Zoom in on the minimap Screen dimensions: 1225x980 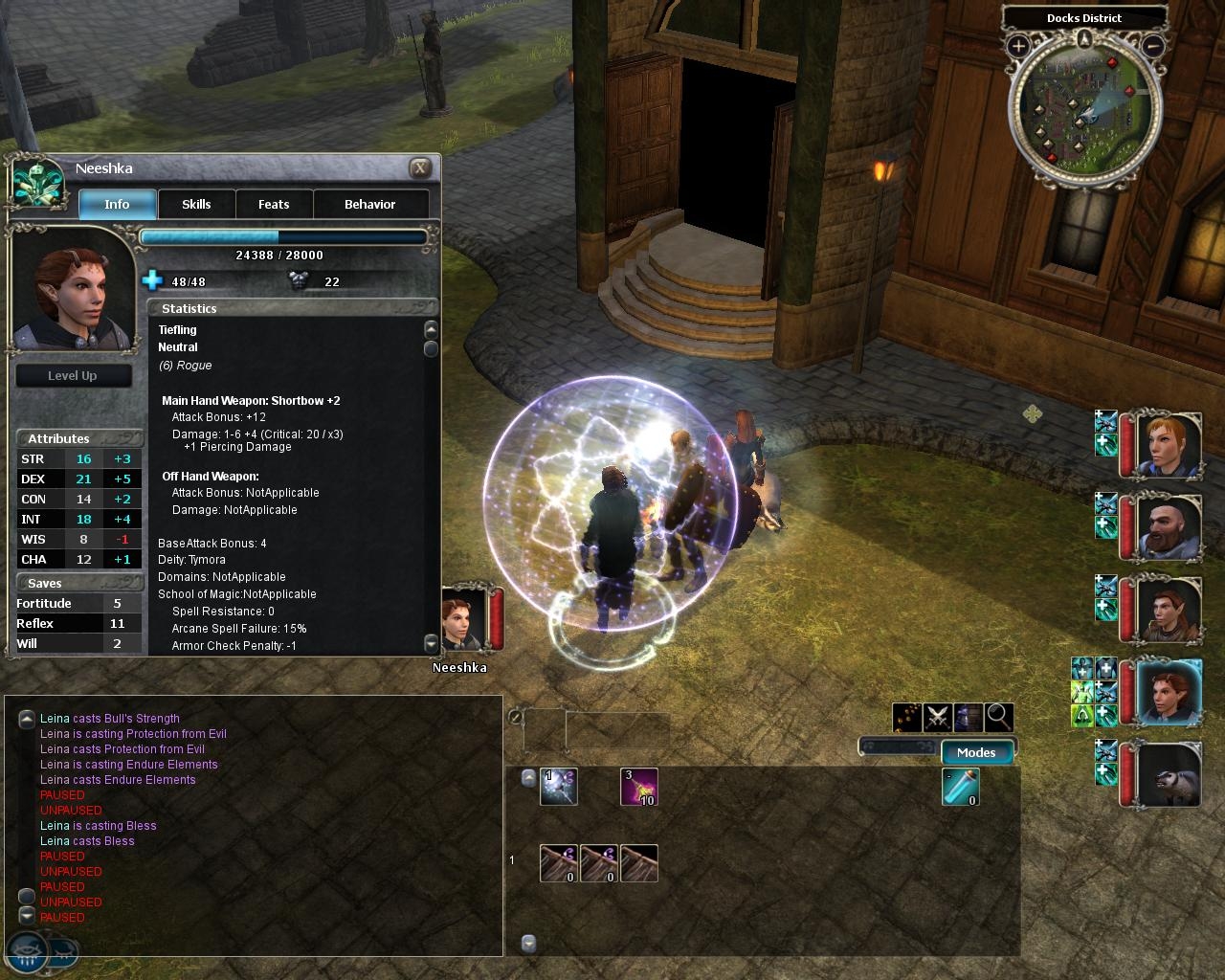point(1018,45)
